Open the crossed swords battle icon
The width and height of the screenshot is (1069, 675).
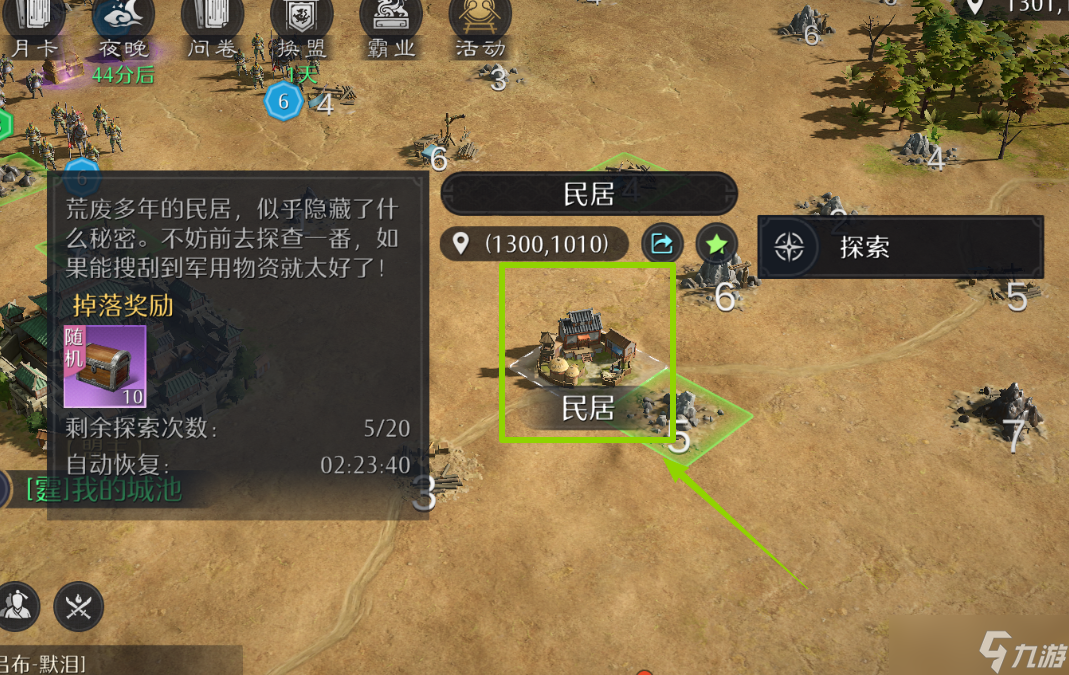pos(79,604)
